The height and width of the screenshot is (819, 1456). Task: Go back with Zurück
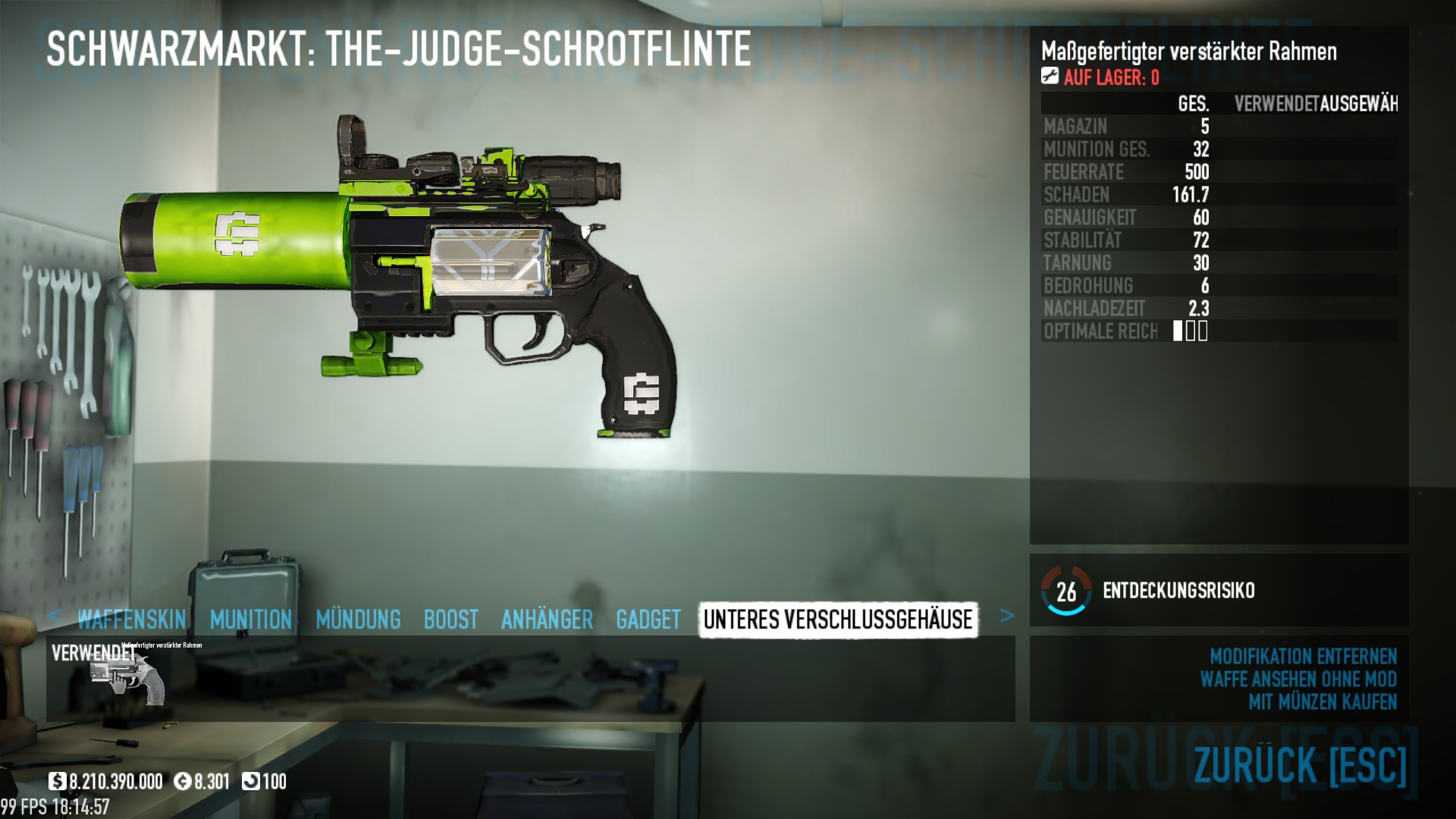pos(1300,764)
